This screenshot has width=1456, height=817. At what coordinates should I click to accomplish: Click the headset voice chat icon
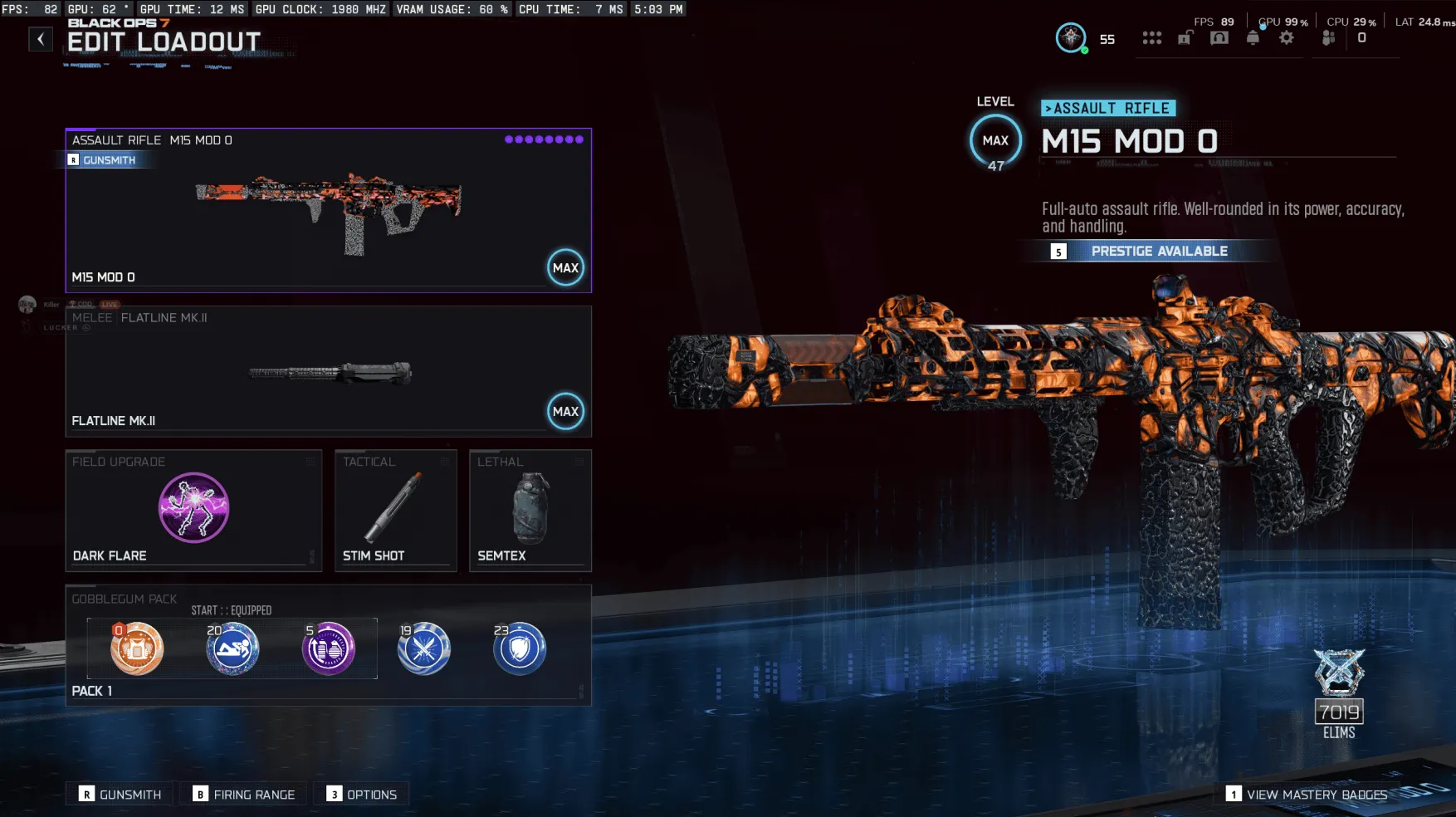[1219, 38]
